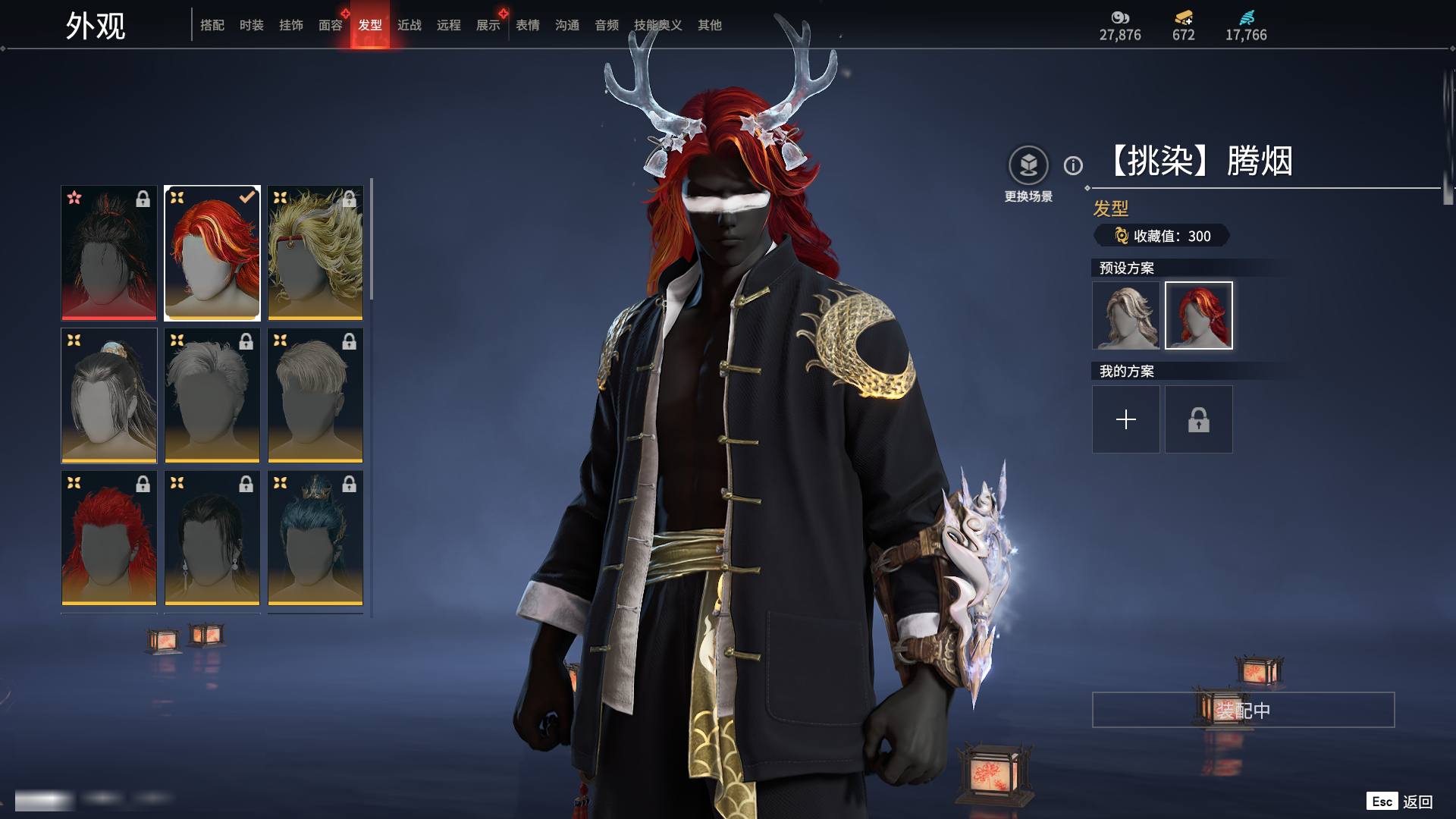Screen dimensions: 1456x819
Task: Select the 音频 audio tab
Action: click(x=606, y=25)
